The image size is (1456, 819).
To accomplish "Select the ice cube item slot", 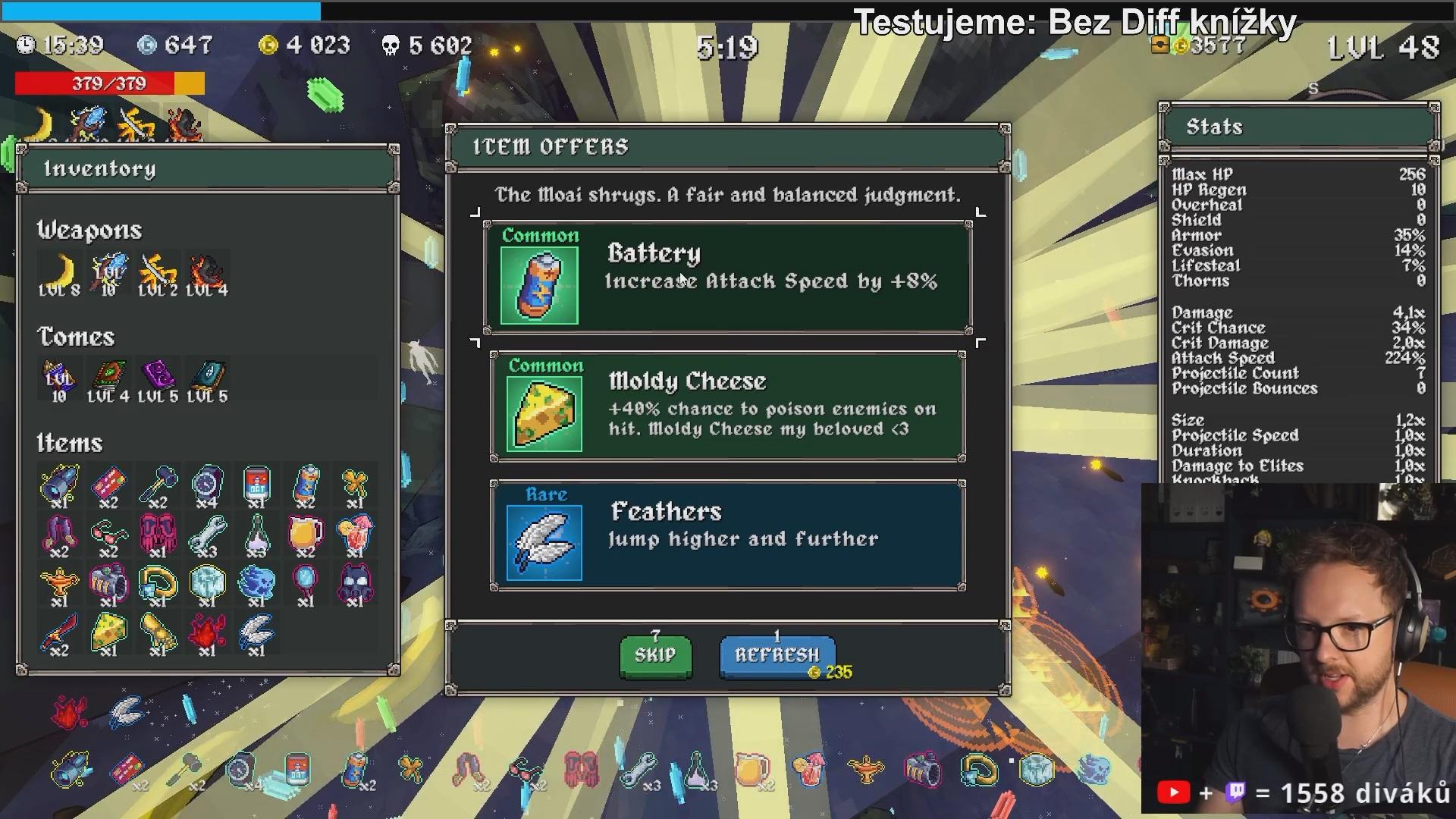I will pyautogui.click(x=206, y=584).
